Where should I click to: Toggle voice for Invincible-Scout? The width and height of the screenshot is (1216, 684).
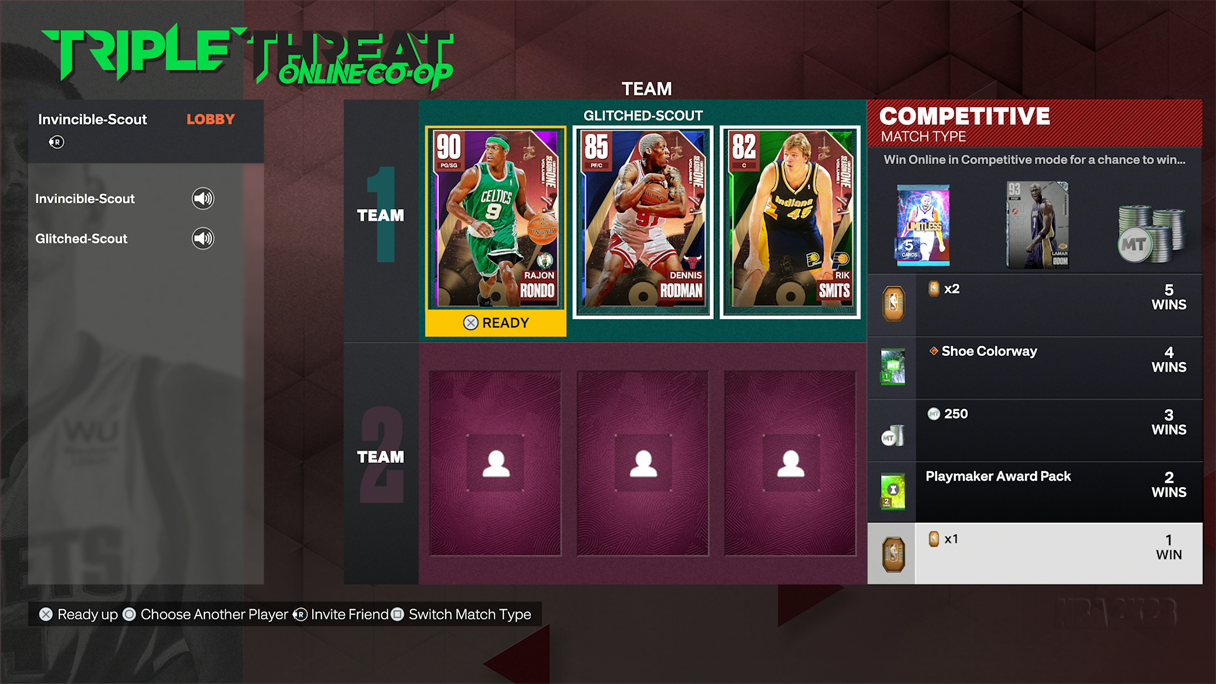pos(203,199)
